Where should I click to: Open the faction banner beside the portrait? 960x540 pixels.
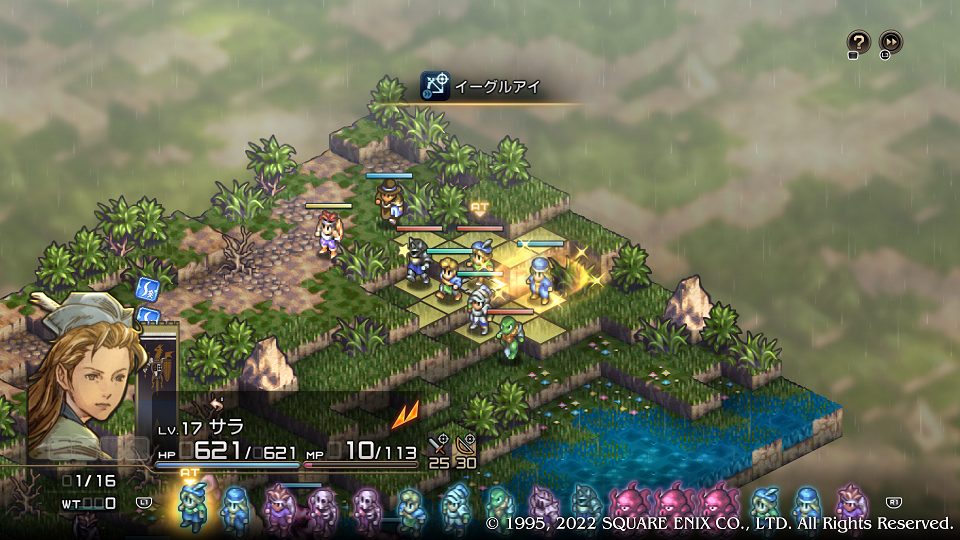tap(160, 370)
